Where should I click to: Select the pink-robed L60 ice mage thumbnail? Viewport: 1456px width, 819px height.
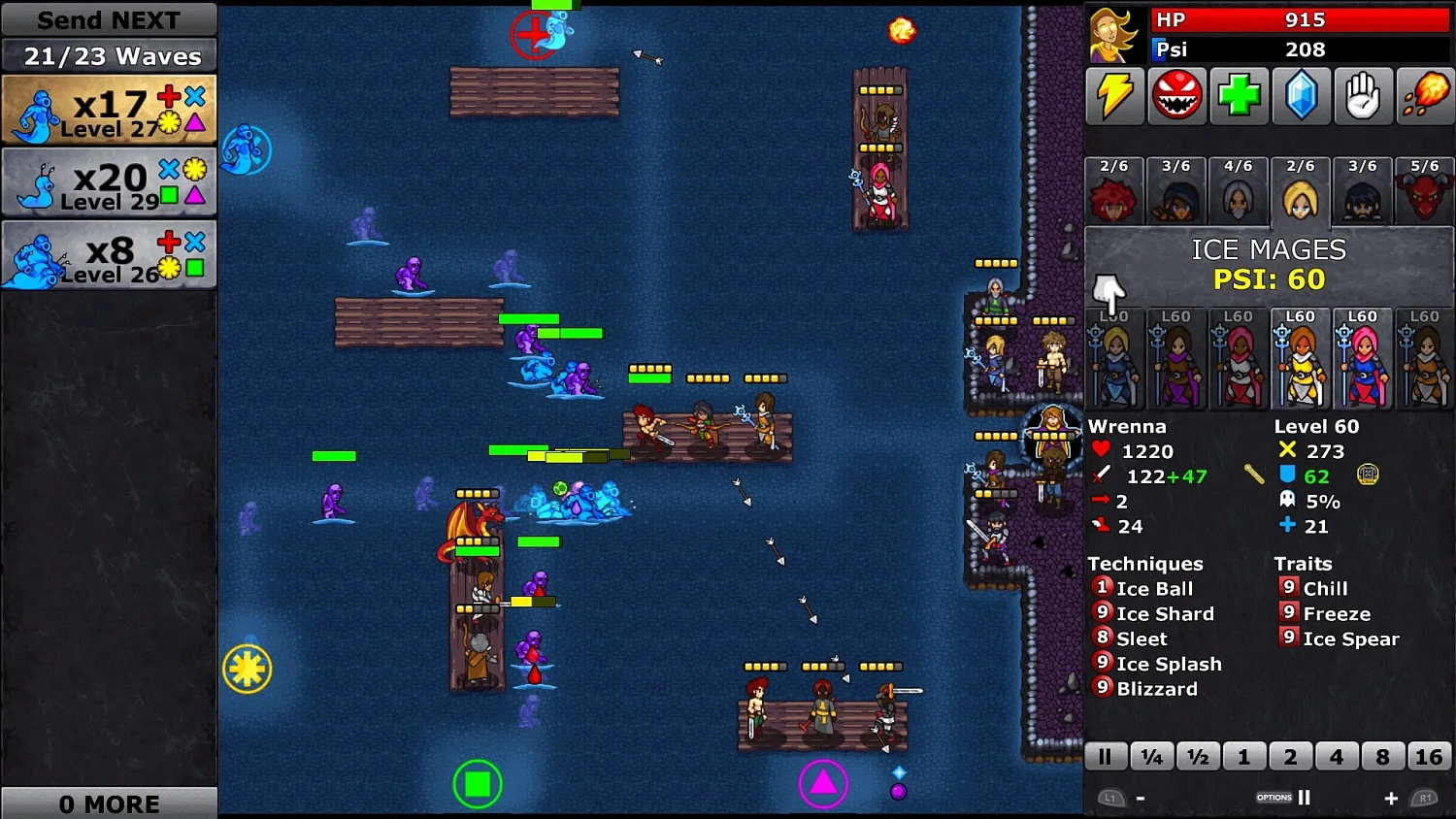(x=1363, y=359)
